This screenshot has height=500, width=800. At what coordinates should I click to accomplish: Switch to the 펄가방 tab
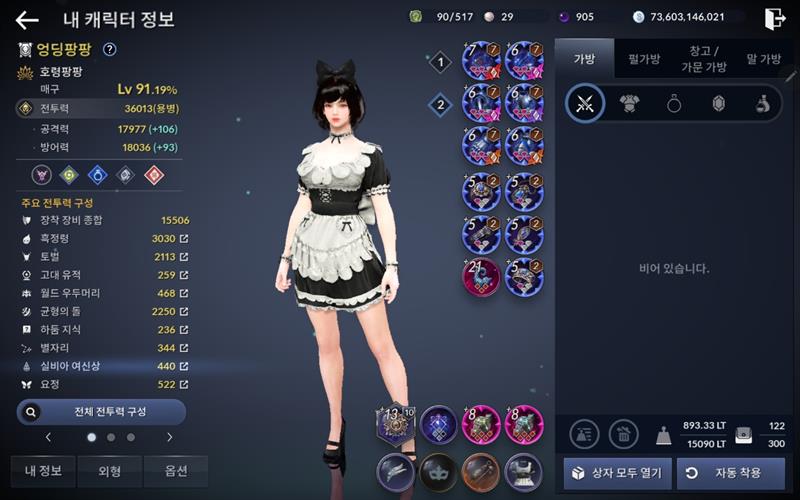[643, 59]
